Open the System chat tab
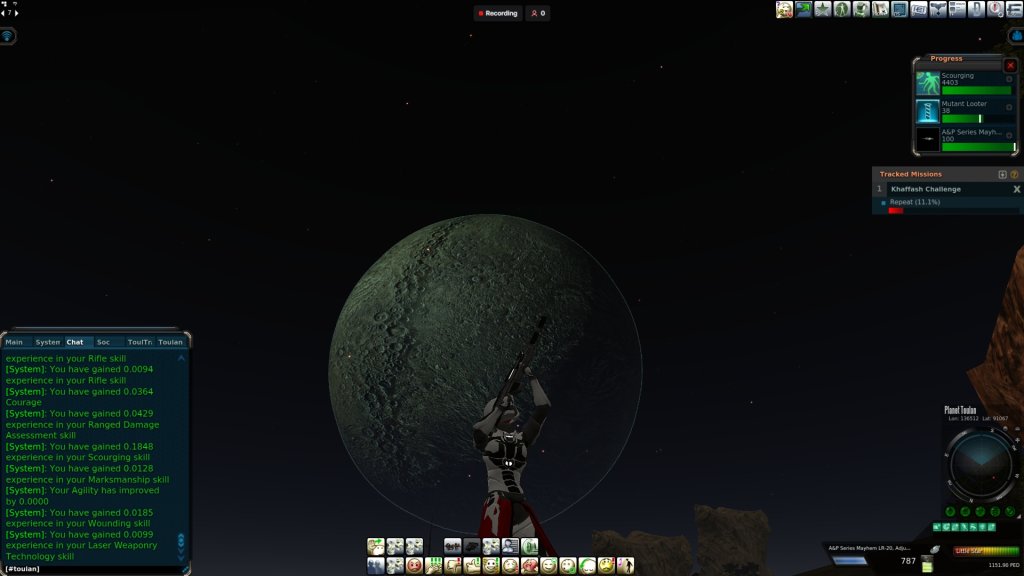Screen dimensions: 1024x576 point(47,342)
